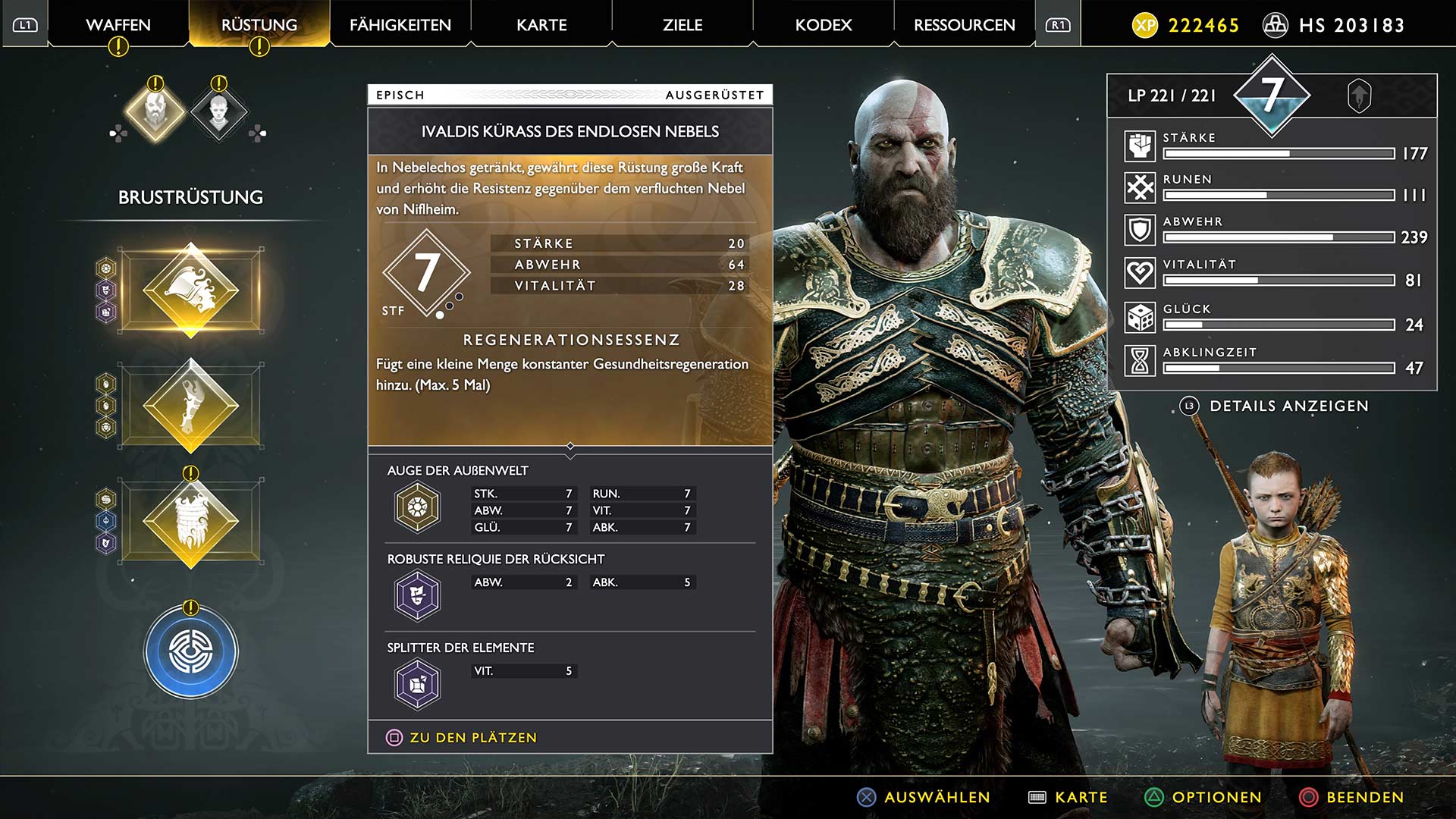Show stat details via Details Anzeigen
This screenshot has height=819, width=1456.
[x=1288, y=406]
